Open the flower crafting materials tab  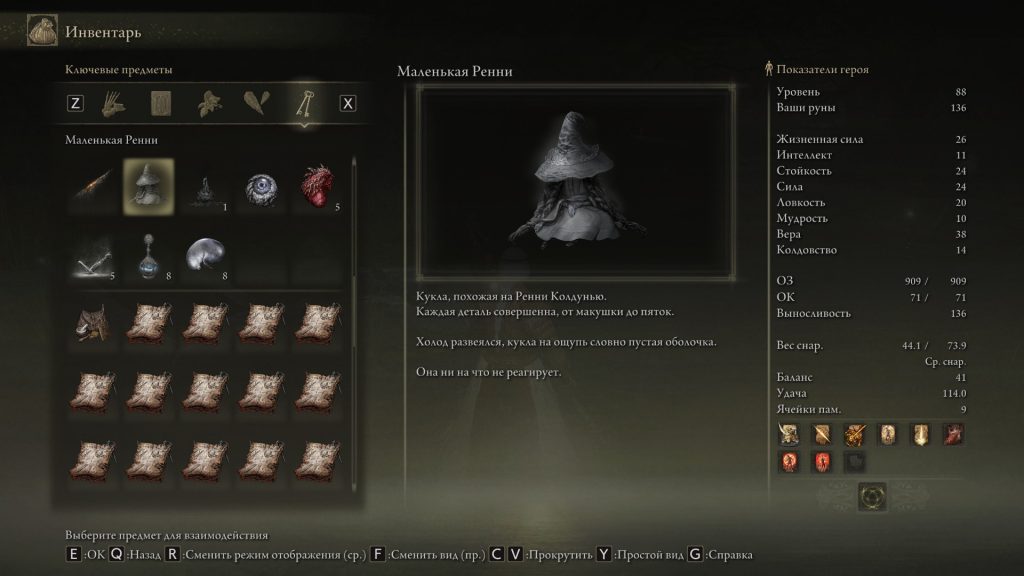coord(209,103)
